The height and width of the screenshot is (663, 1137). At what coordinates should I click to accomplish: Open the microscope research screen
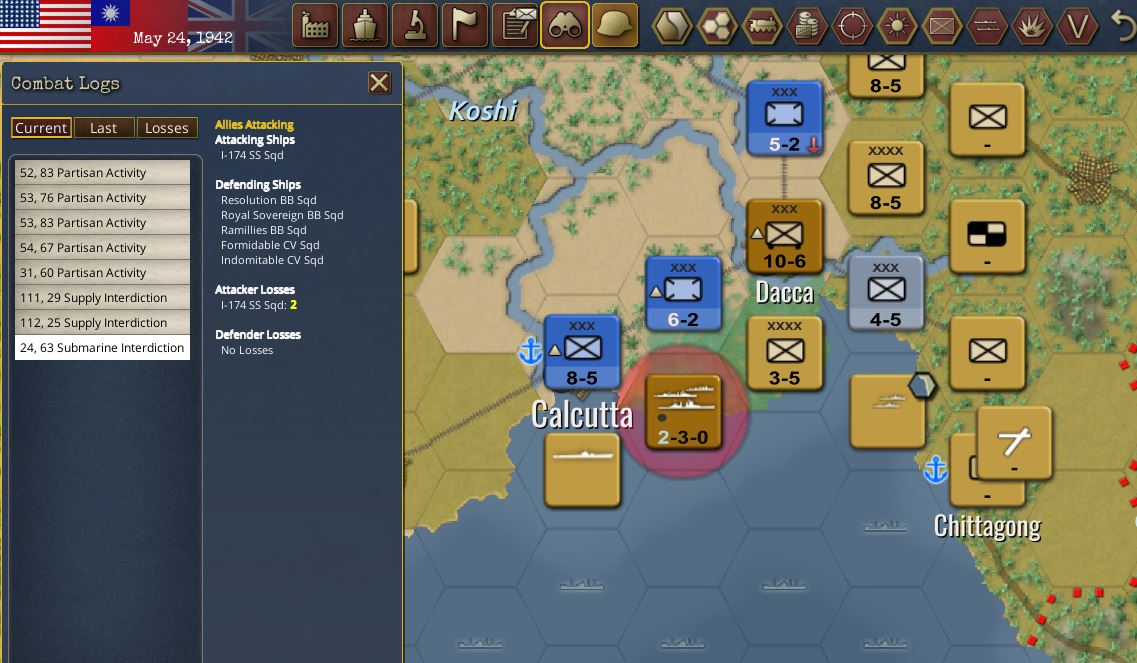tap(415, 26)
